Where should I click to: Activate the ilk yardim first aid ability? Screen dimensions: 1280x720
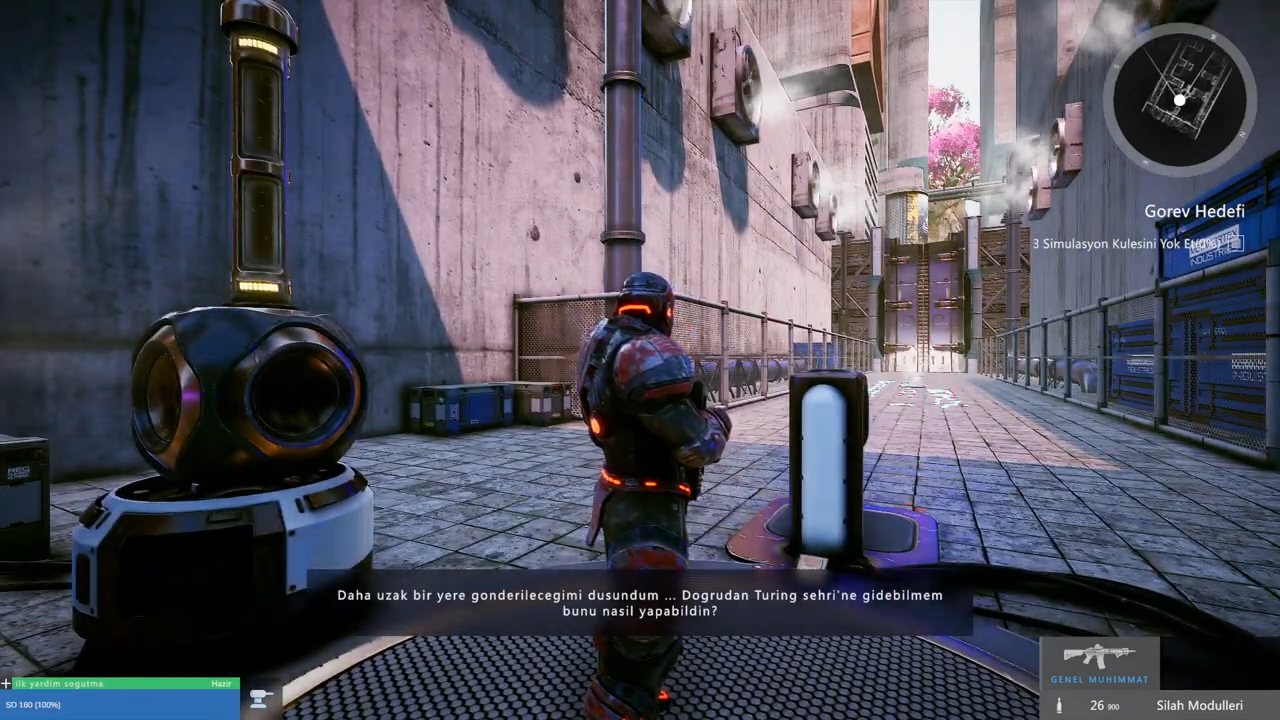coord(120,684)
